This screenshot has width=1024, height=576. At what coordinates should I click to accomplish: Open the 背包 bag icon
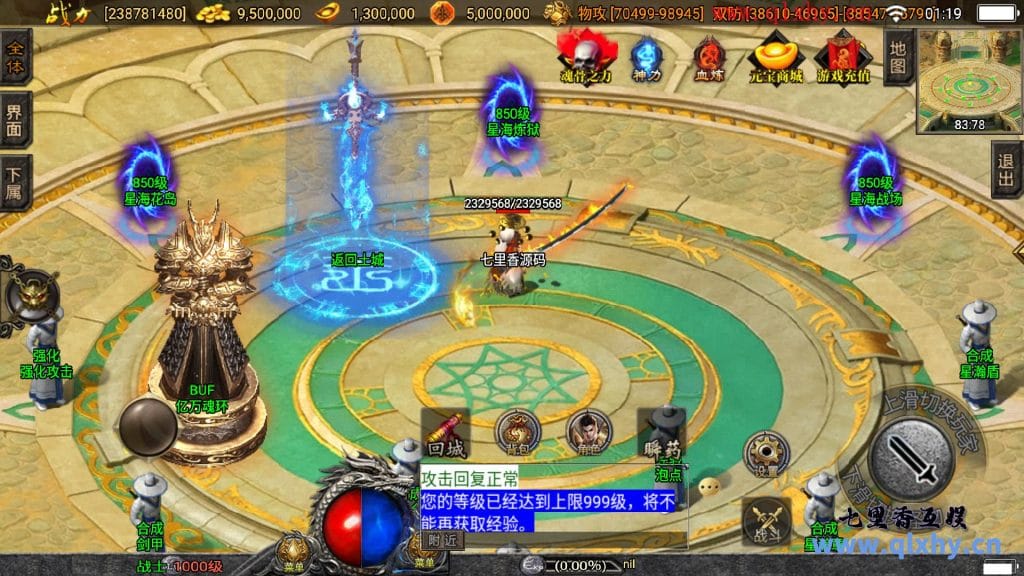pos(517,433)
